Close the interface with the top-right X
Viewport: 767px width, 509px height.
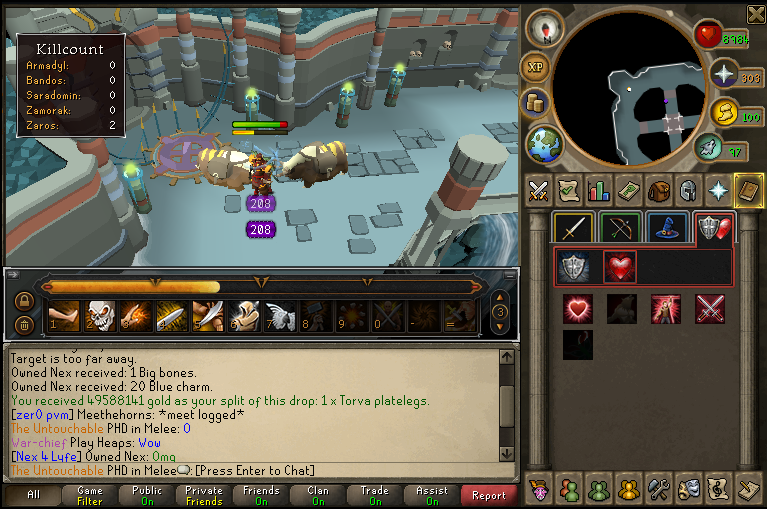click(x=755, y=13)
